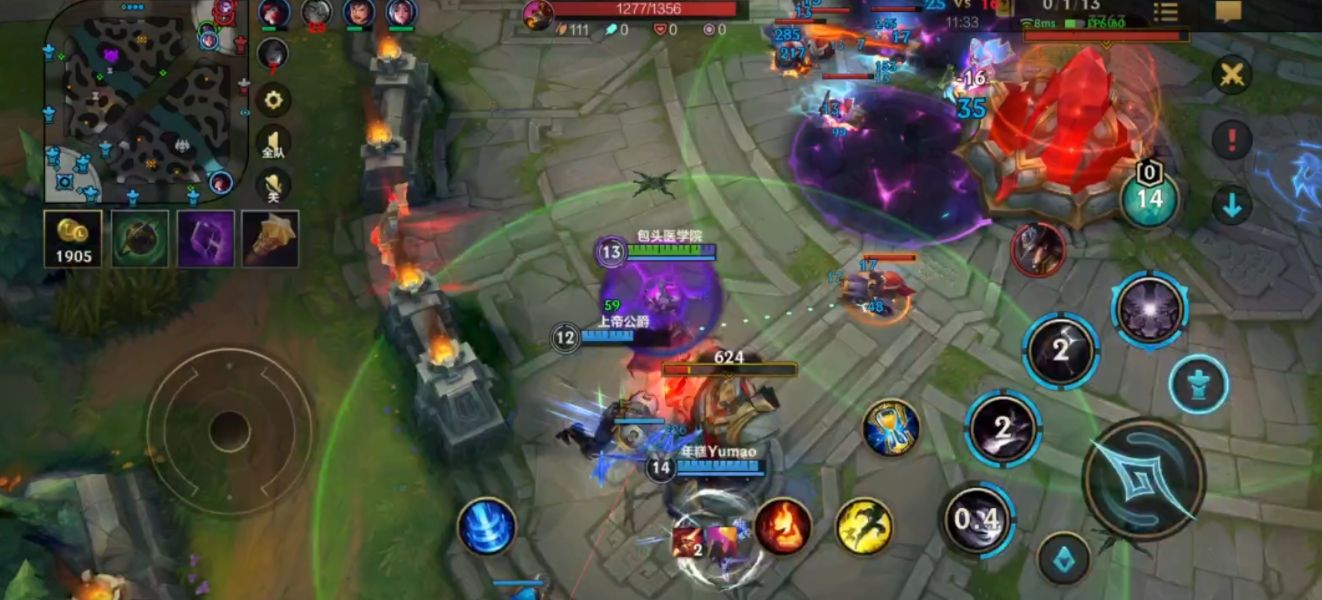Tap the blue Recall spiral button
Viewport: 1322px width, 600px height.
487,527
